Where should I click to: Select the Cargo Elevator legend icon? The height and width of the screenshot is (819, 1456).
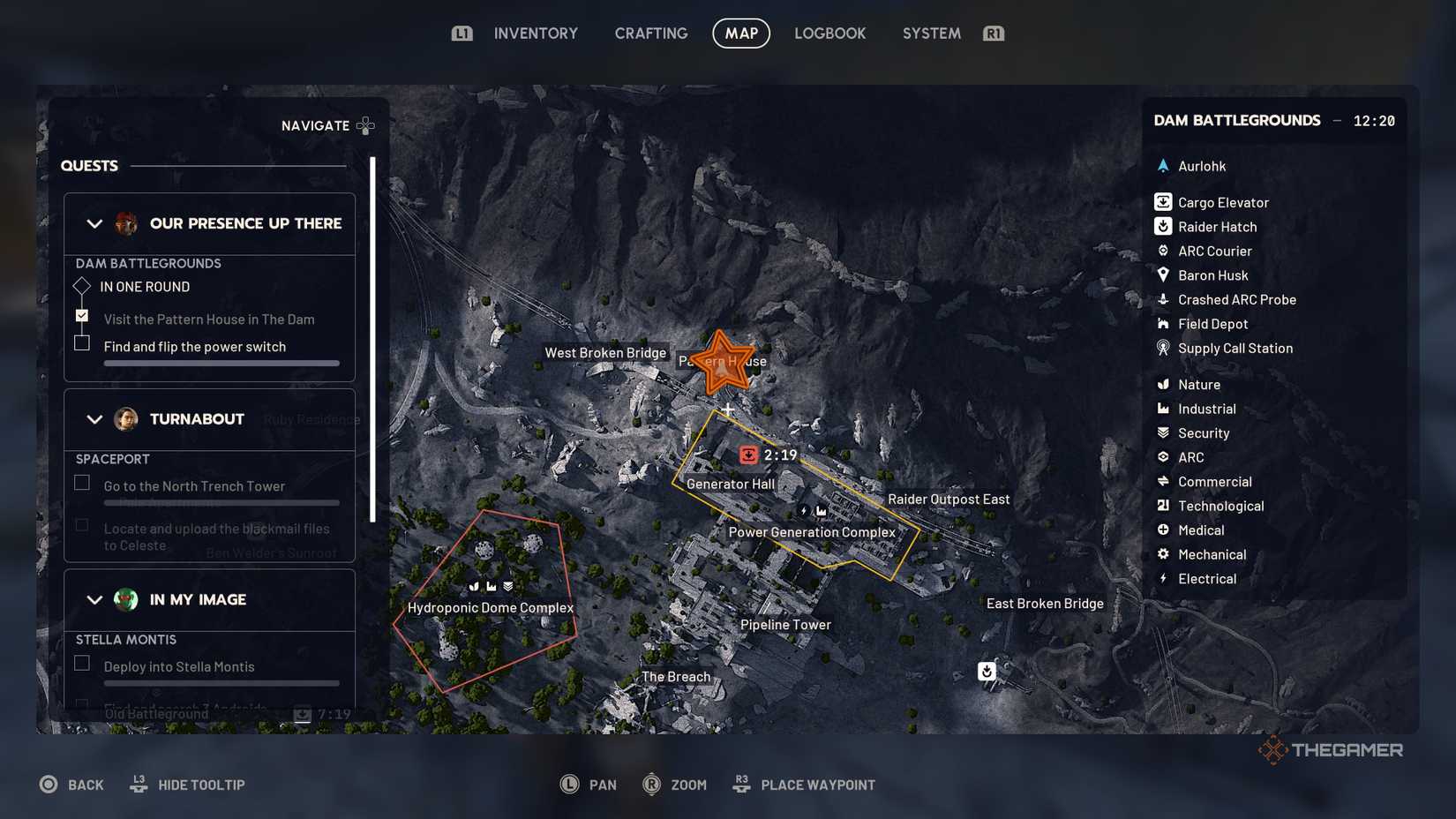[1165, 201]
